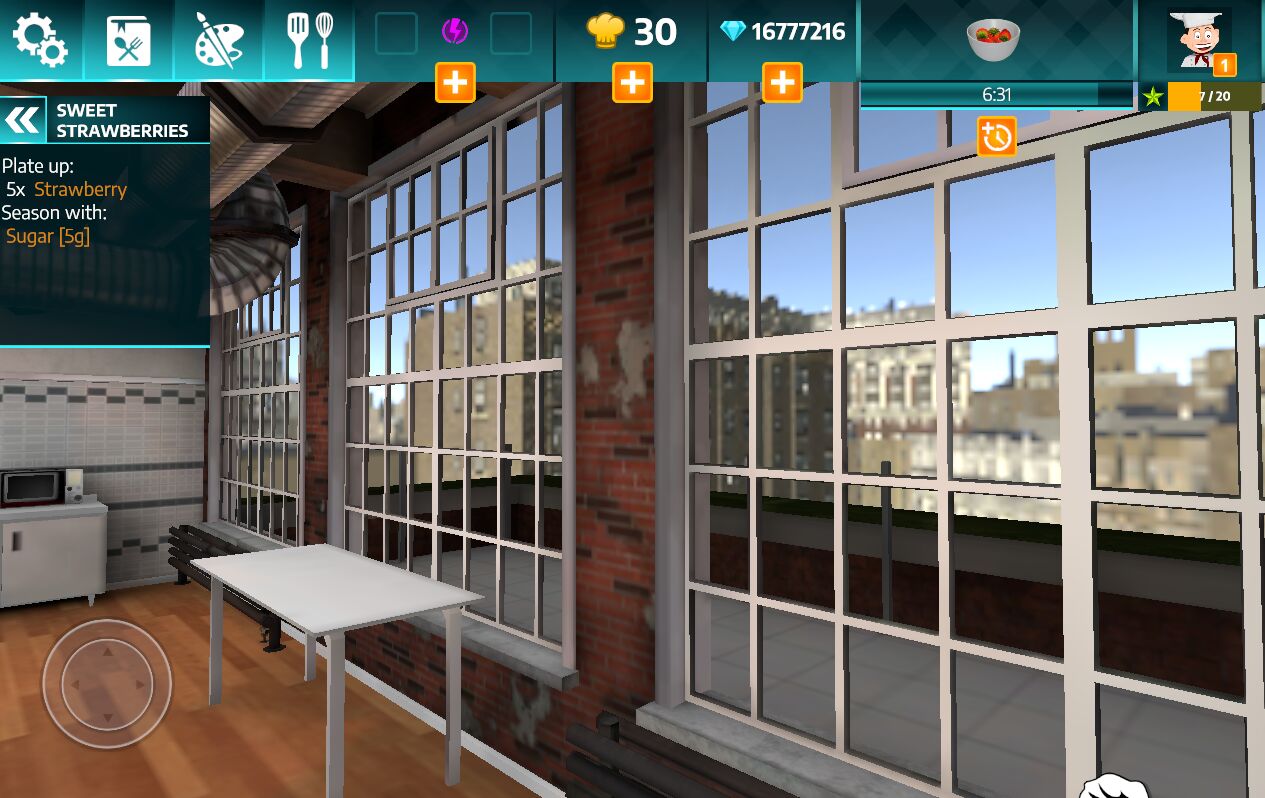Add more blue diamonds
Viewport: 1265px width, 798px height.
point(782,82)
